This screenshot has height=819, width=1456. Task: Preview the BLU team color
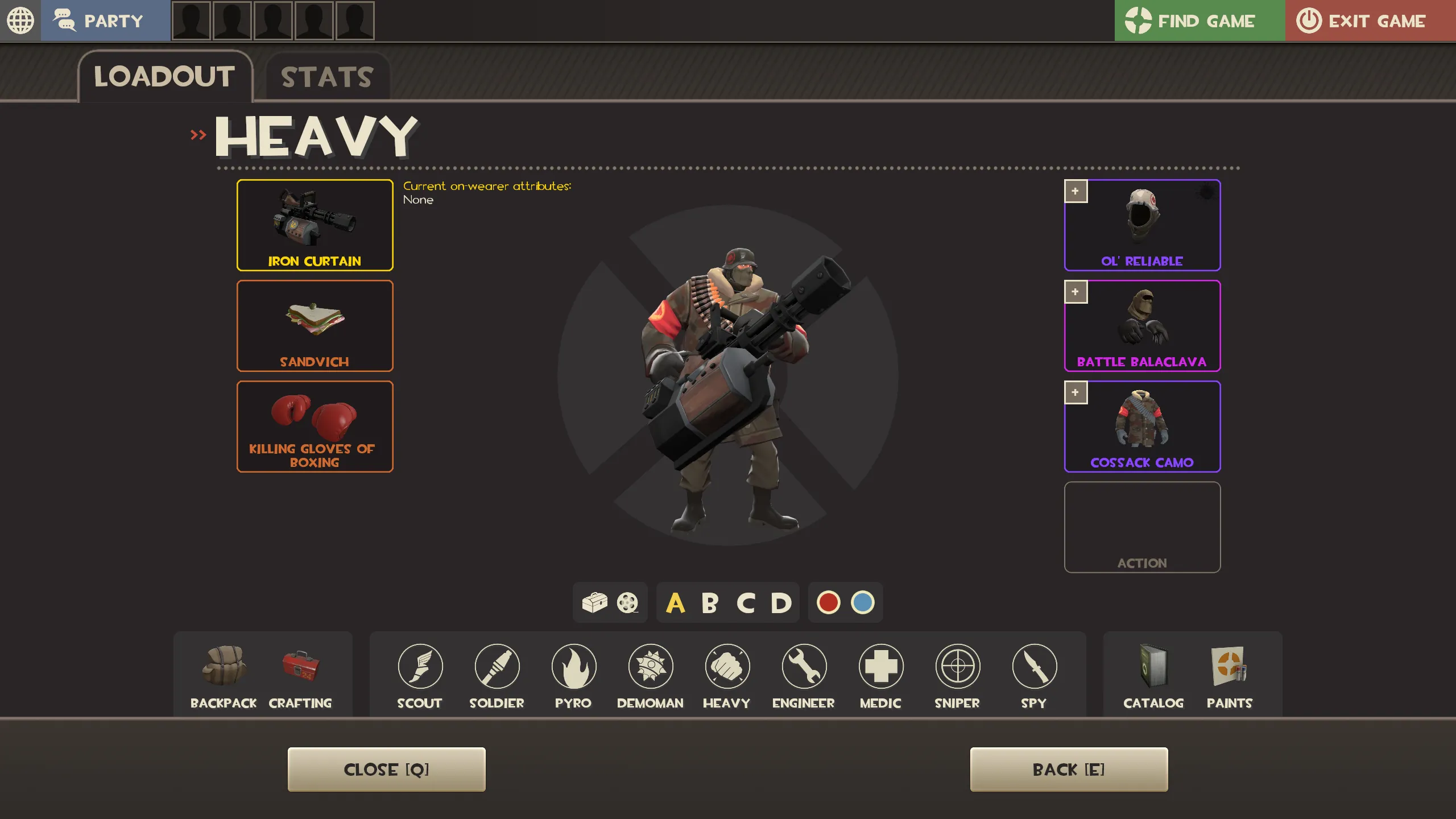click(862, 602)
